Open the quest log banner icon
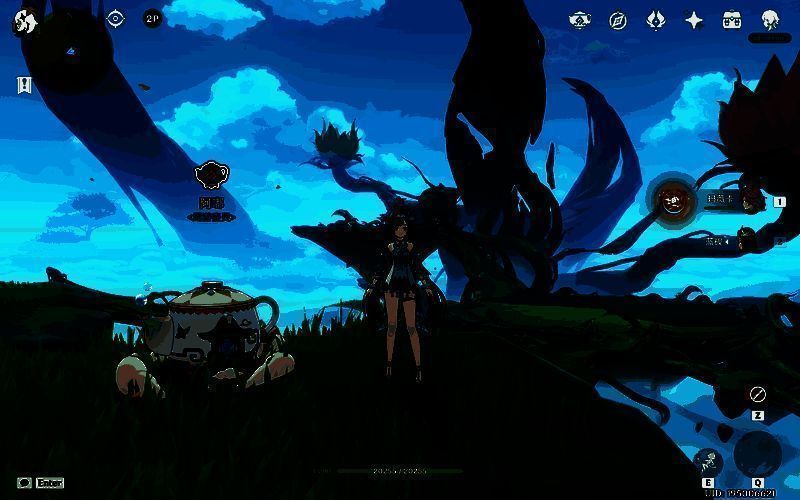Viewport: 800px width, 500px height. (x=24, y=85)
